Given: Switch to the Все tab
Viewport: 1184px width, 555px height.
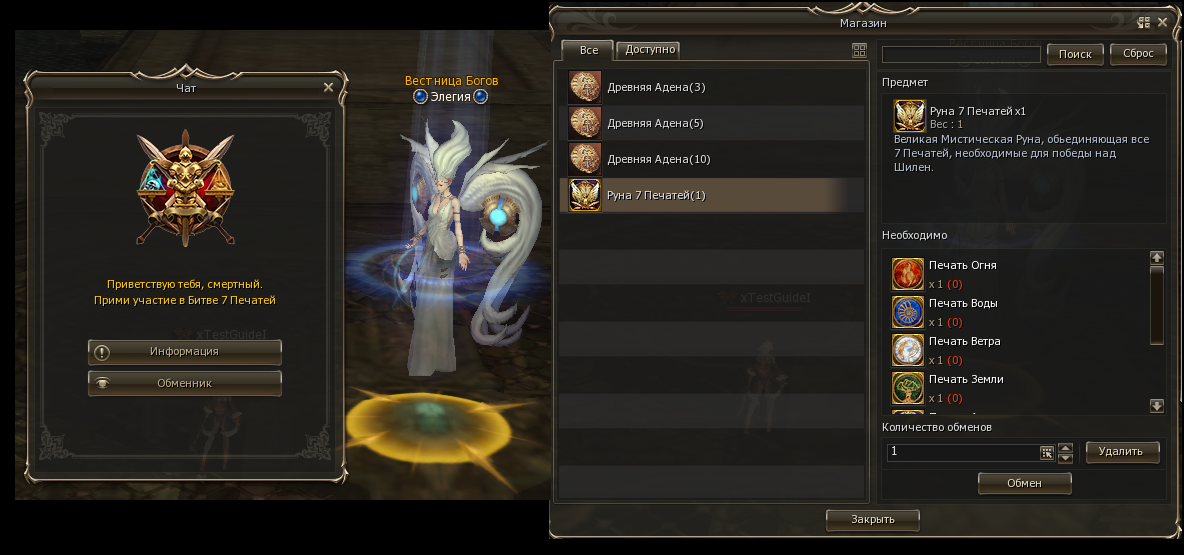Looking at the screenshot, I should pos(588,50).
